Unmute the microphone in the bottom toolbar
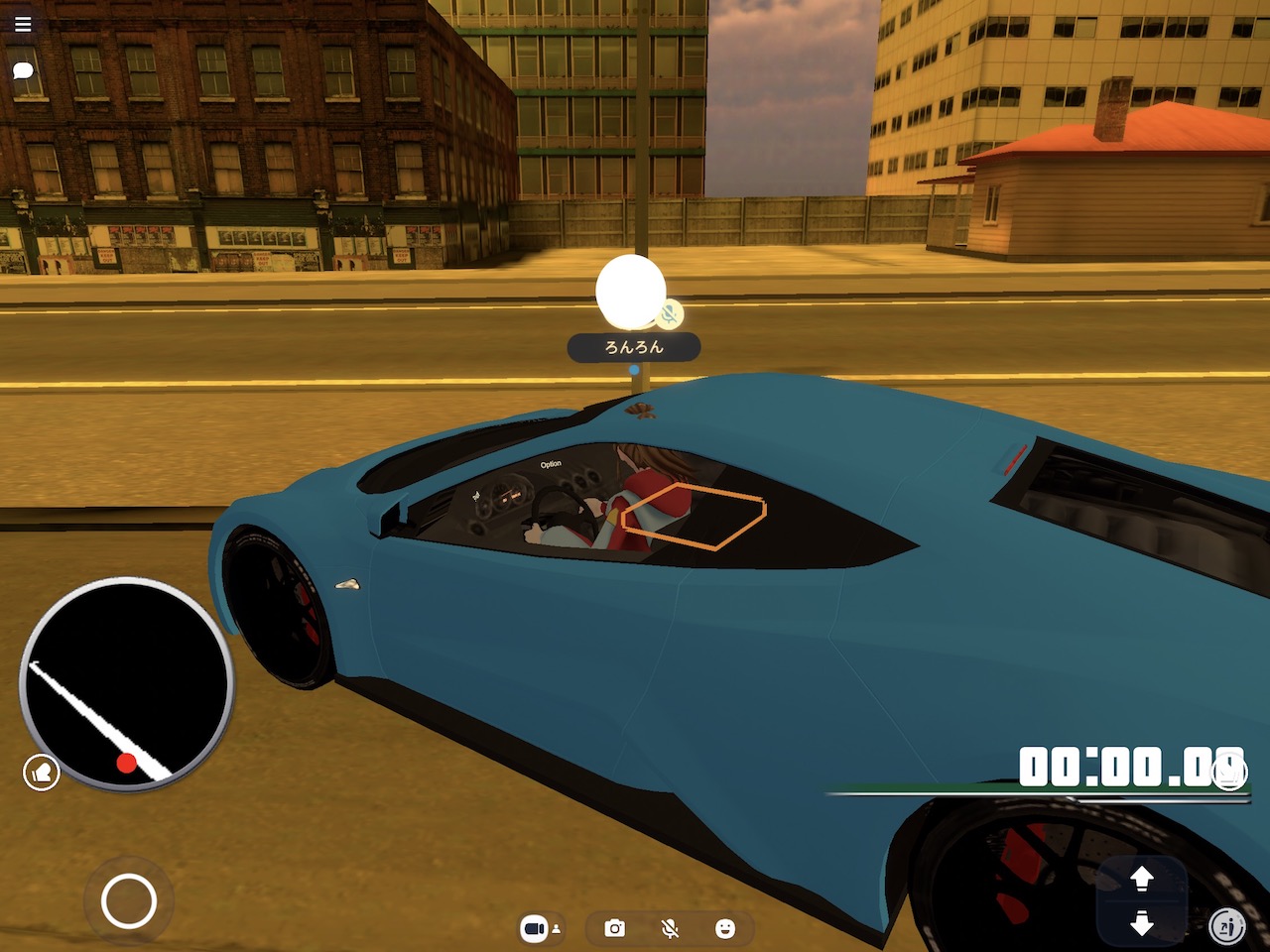The image size is (1270, 952). coord(671,928)
